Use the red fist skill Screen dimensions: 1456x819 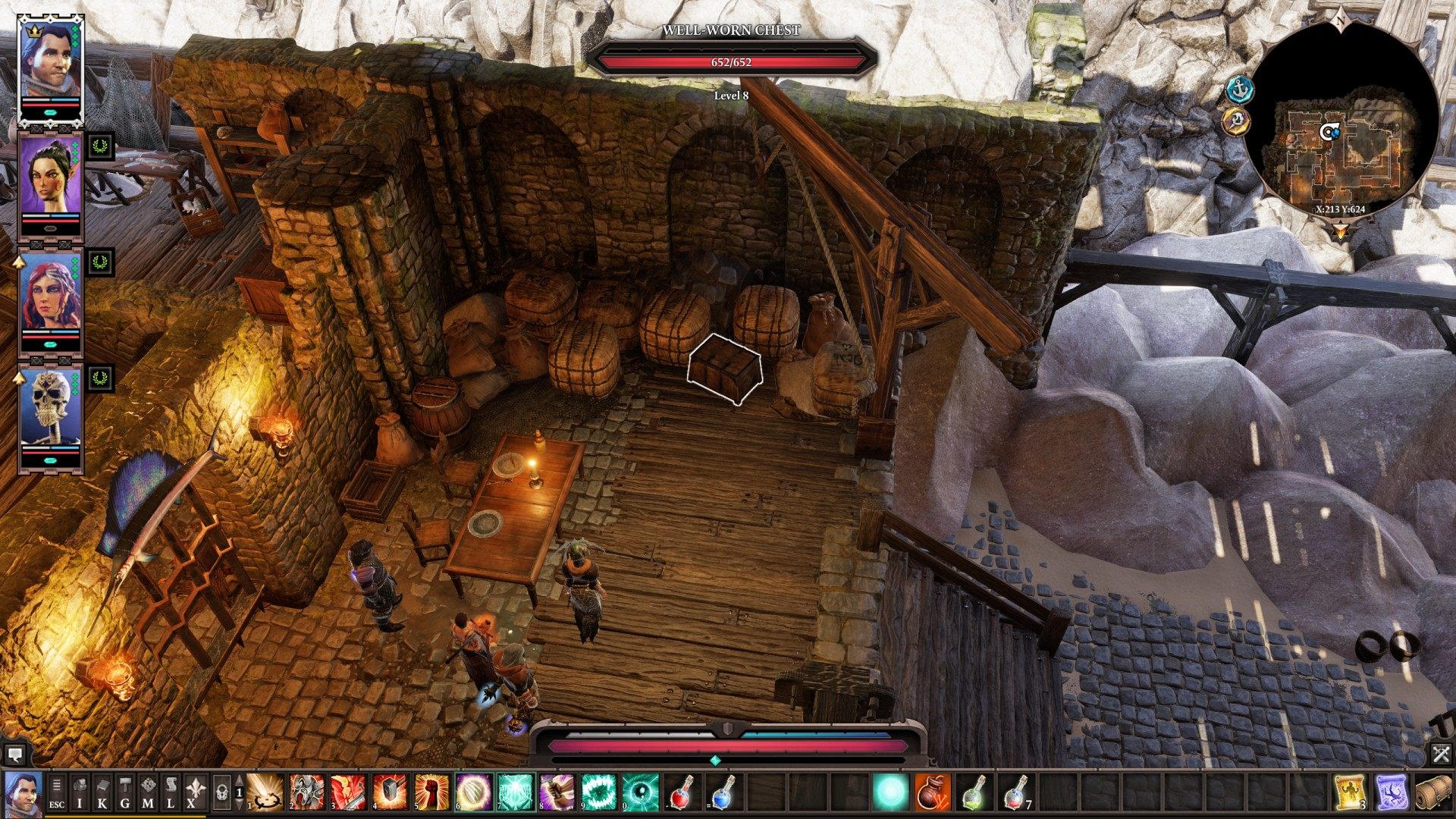tap(431, 792)
